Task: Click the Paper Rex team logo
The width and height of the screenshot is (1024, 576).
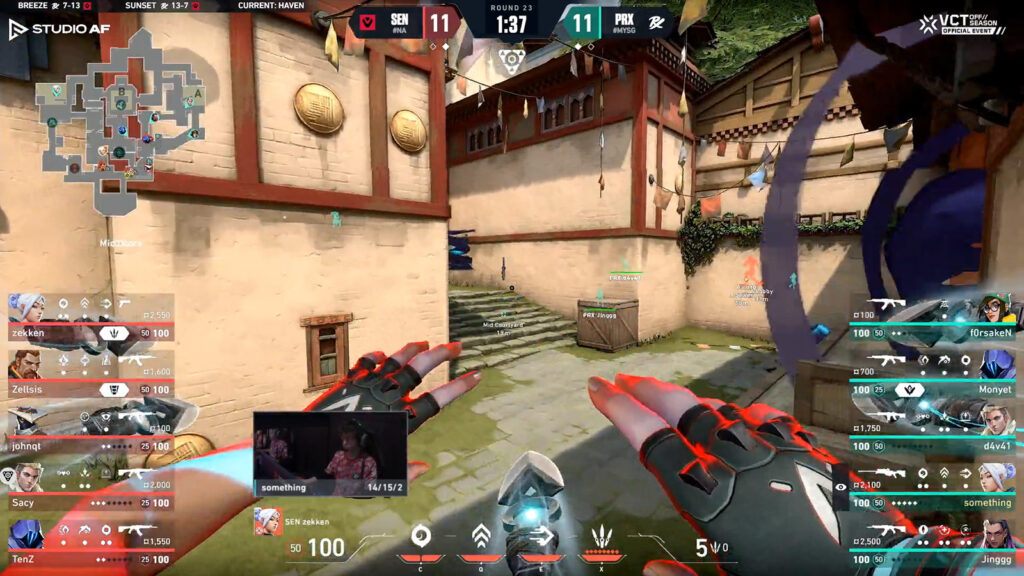Action: point(654,22)
